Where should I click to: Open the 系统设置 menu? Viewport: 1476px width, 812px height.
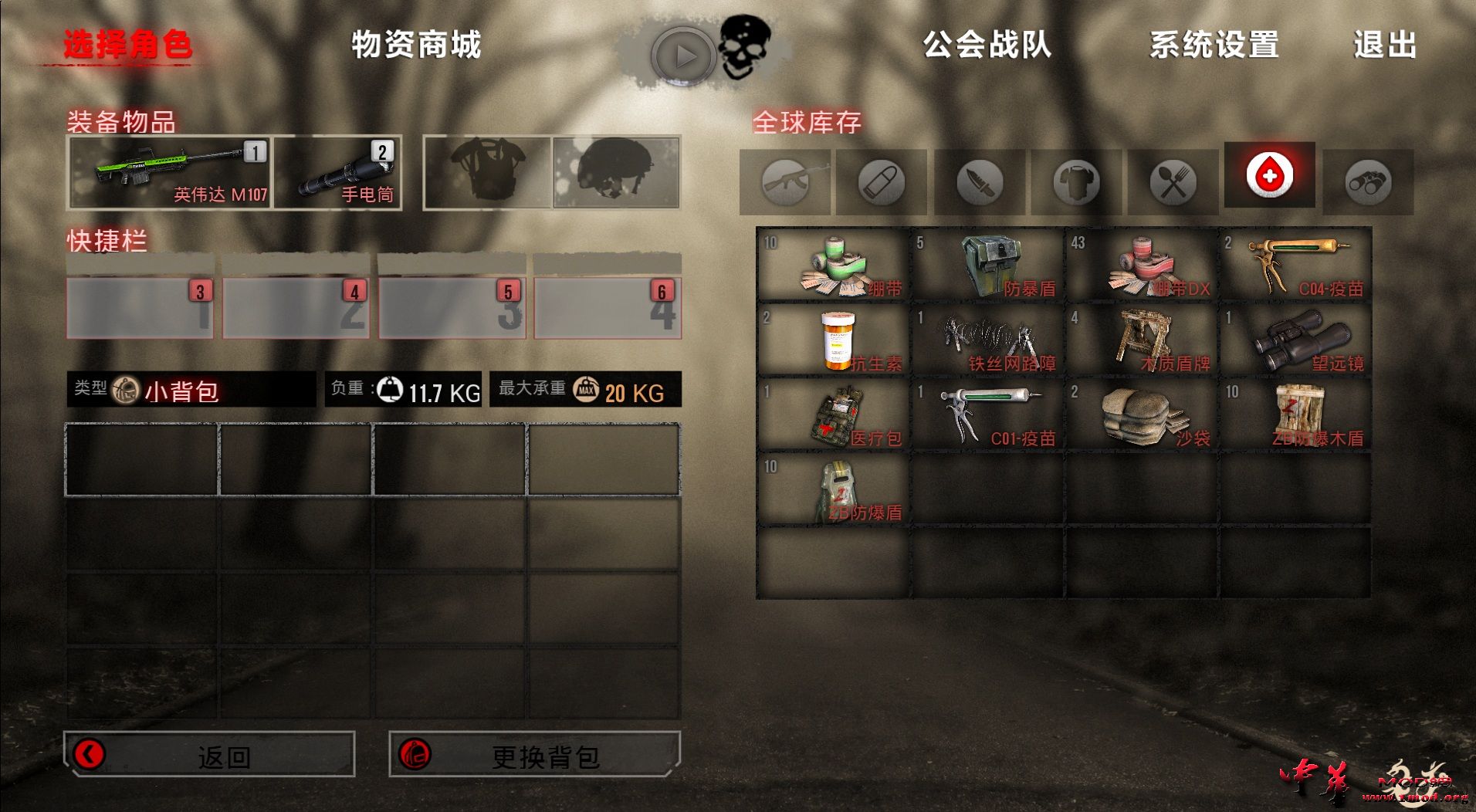(1213, 46)
